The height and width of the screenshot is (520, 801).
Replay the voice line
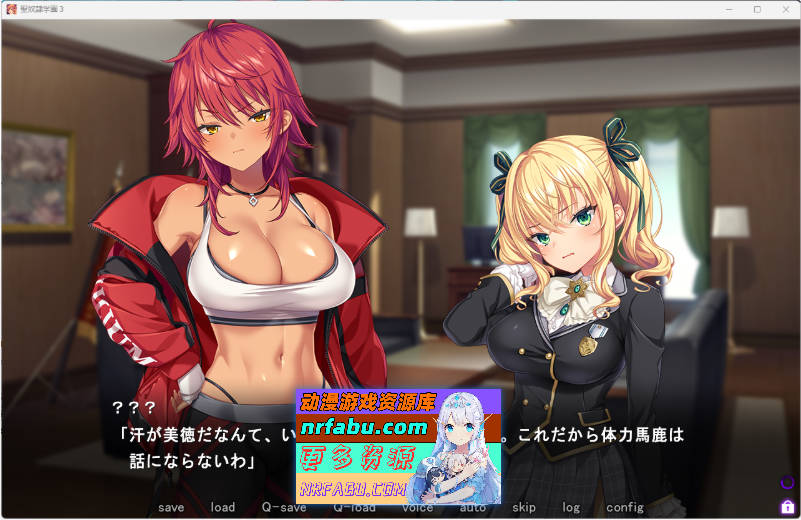coord(418,507)
